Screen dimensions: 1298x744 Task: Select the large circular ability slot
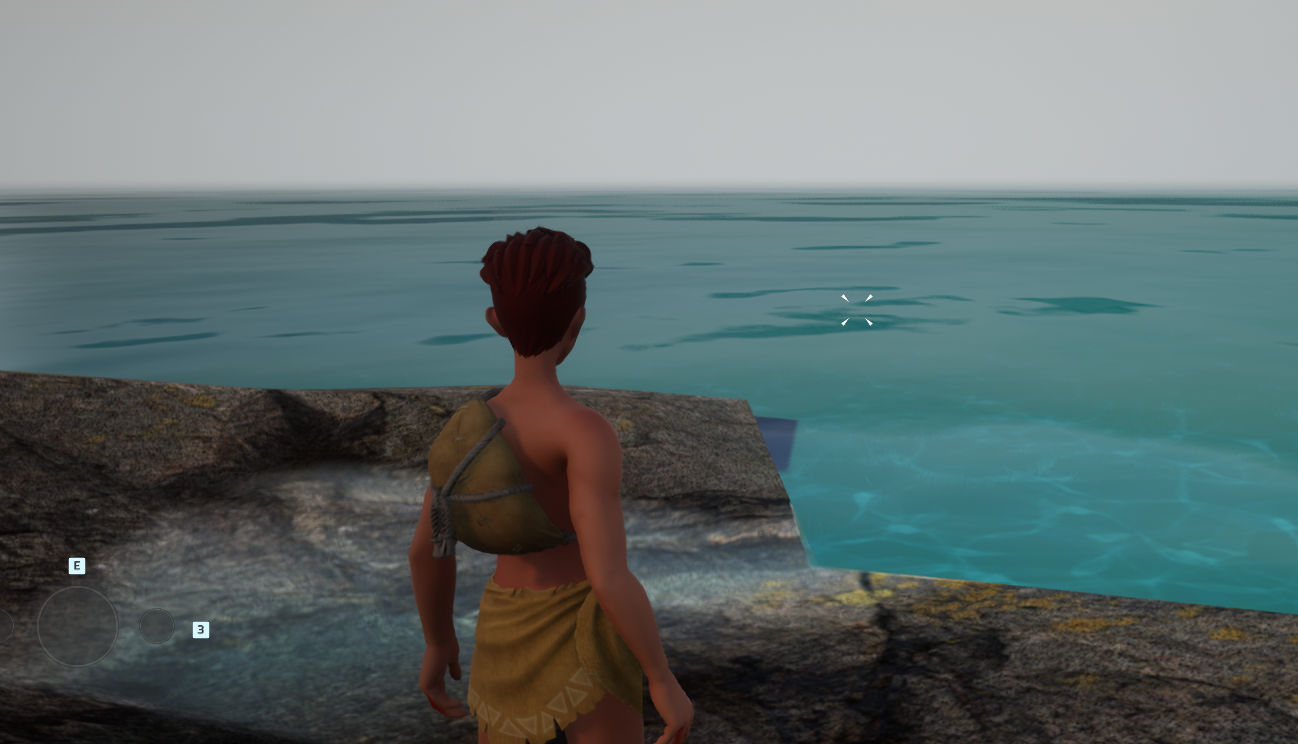pyautogui.click(x=78, y=625)
